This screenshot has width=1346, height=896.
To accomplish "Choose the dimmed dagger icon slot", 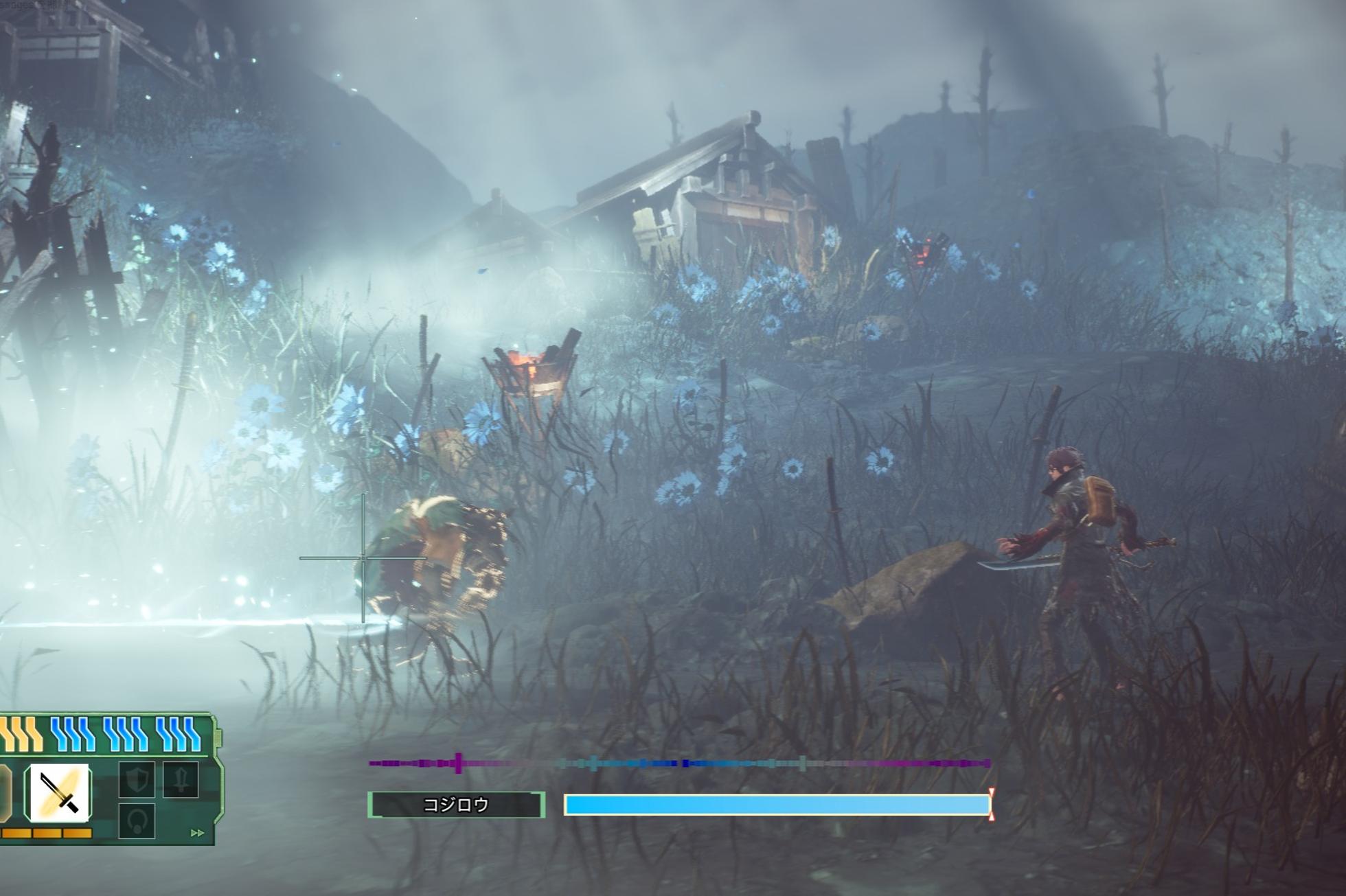I will coord(181,779).
